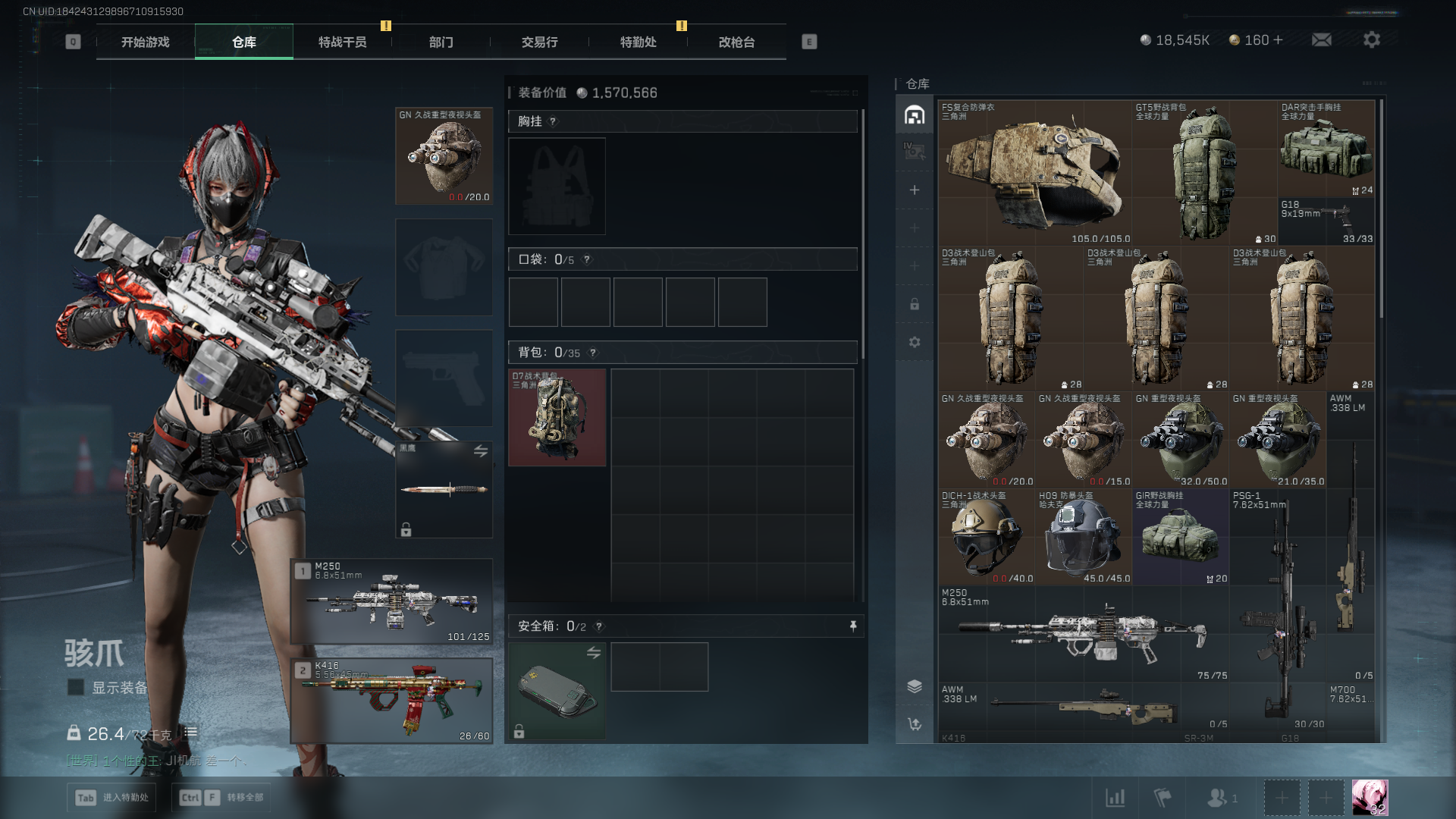Switch to the 改枪台 tab

(736, 42)
